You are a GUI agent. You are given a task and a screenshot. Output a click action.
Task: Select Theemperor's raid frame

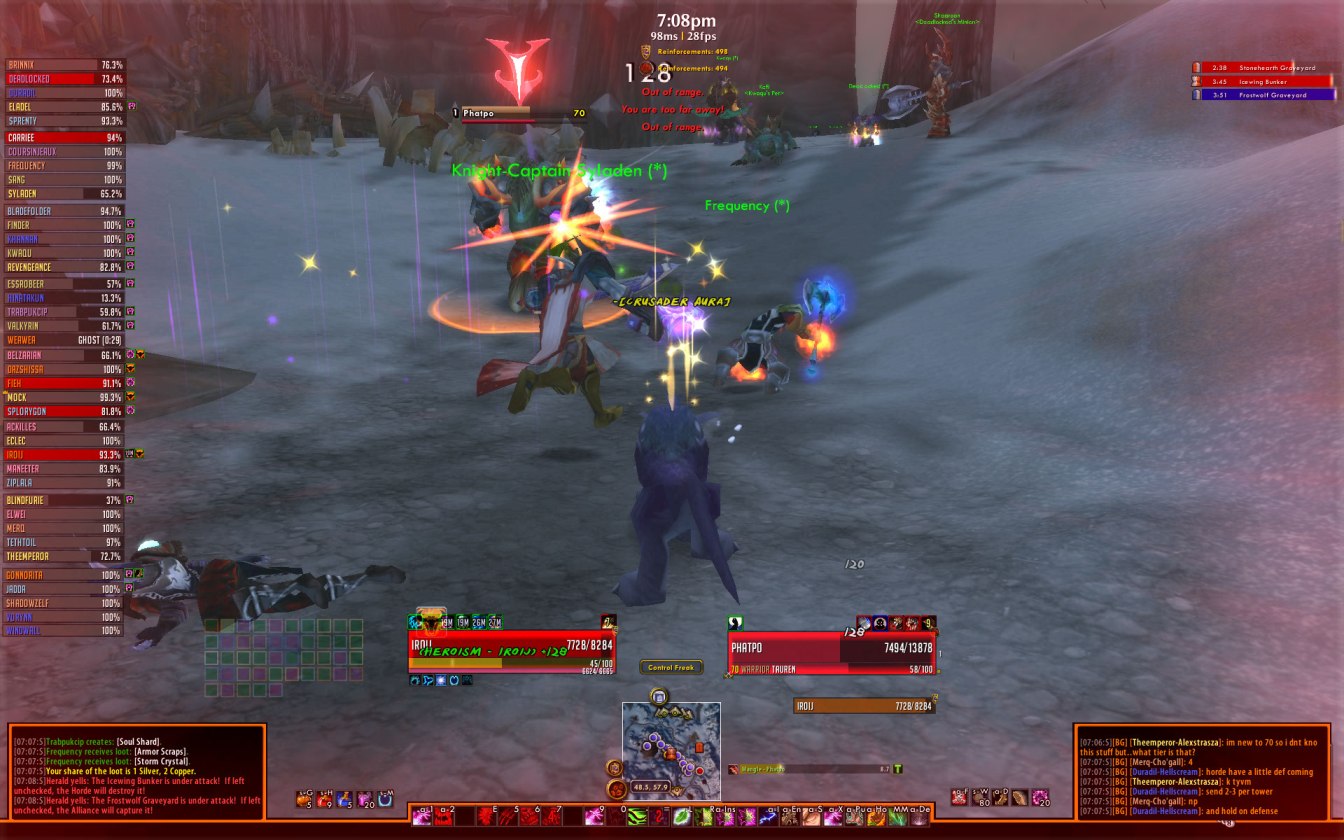pos(65,556)
